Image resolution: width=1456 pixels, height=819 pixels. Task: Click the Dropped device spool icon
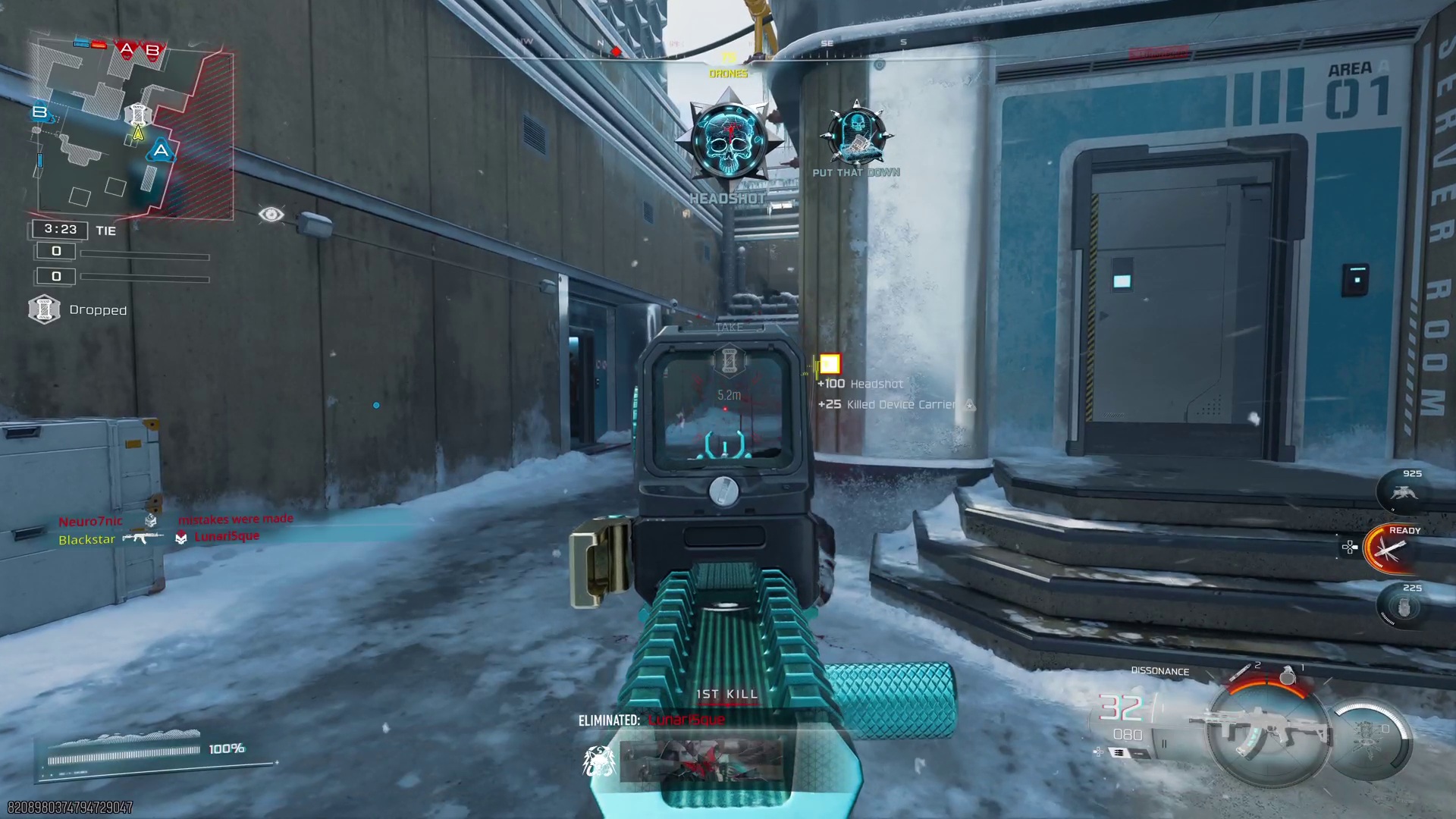coord(44,309)
